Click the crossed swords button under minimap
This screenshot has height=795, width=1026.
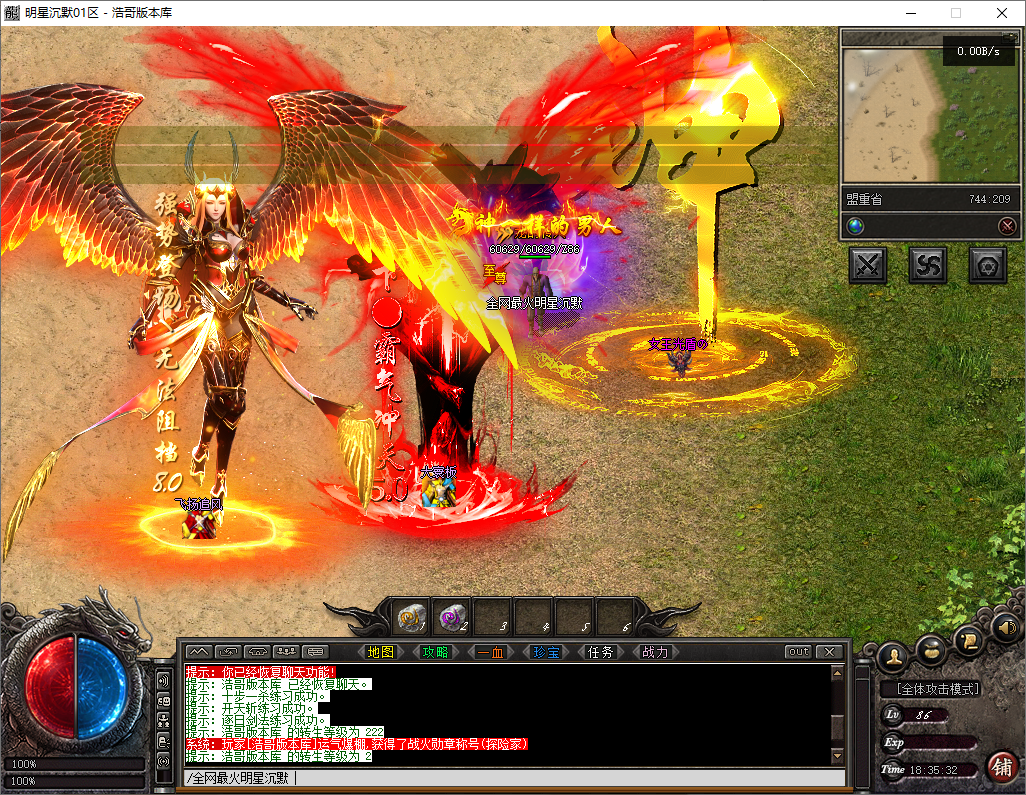click(x=868, y=265)
